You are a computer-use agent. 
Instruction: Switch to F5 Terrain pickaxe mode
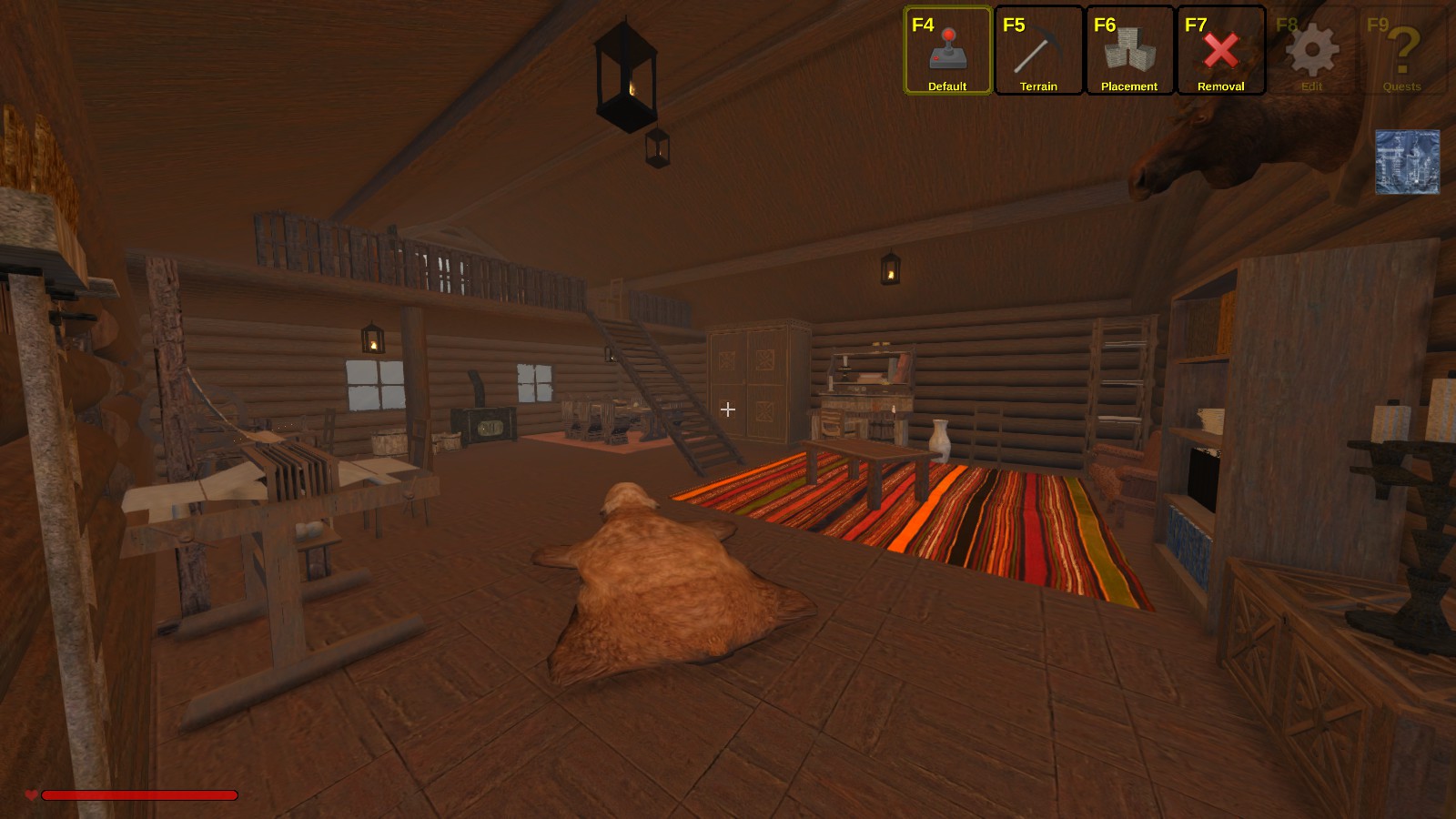click(x=1038, y=51)
